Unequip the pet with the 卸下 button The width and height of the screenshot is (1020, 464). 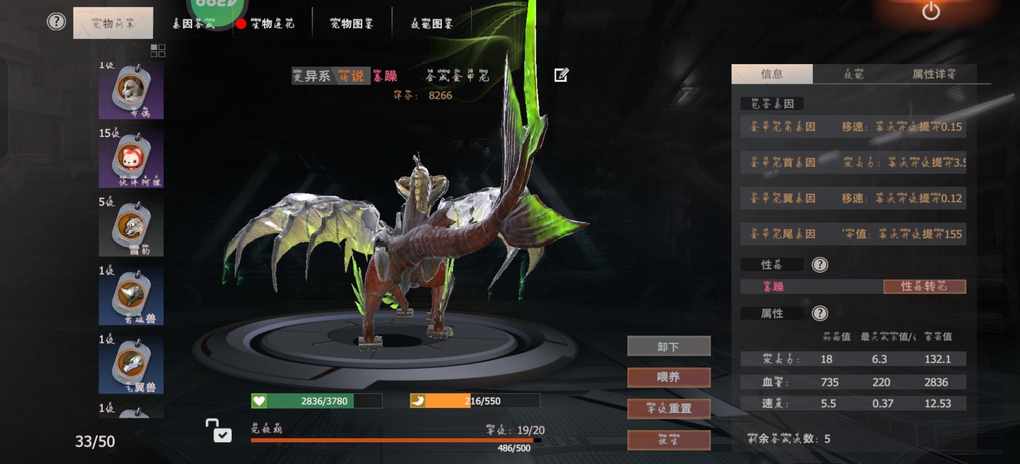(x=669, y=346)
